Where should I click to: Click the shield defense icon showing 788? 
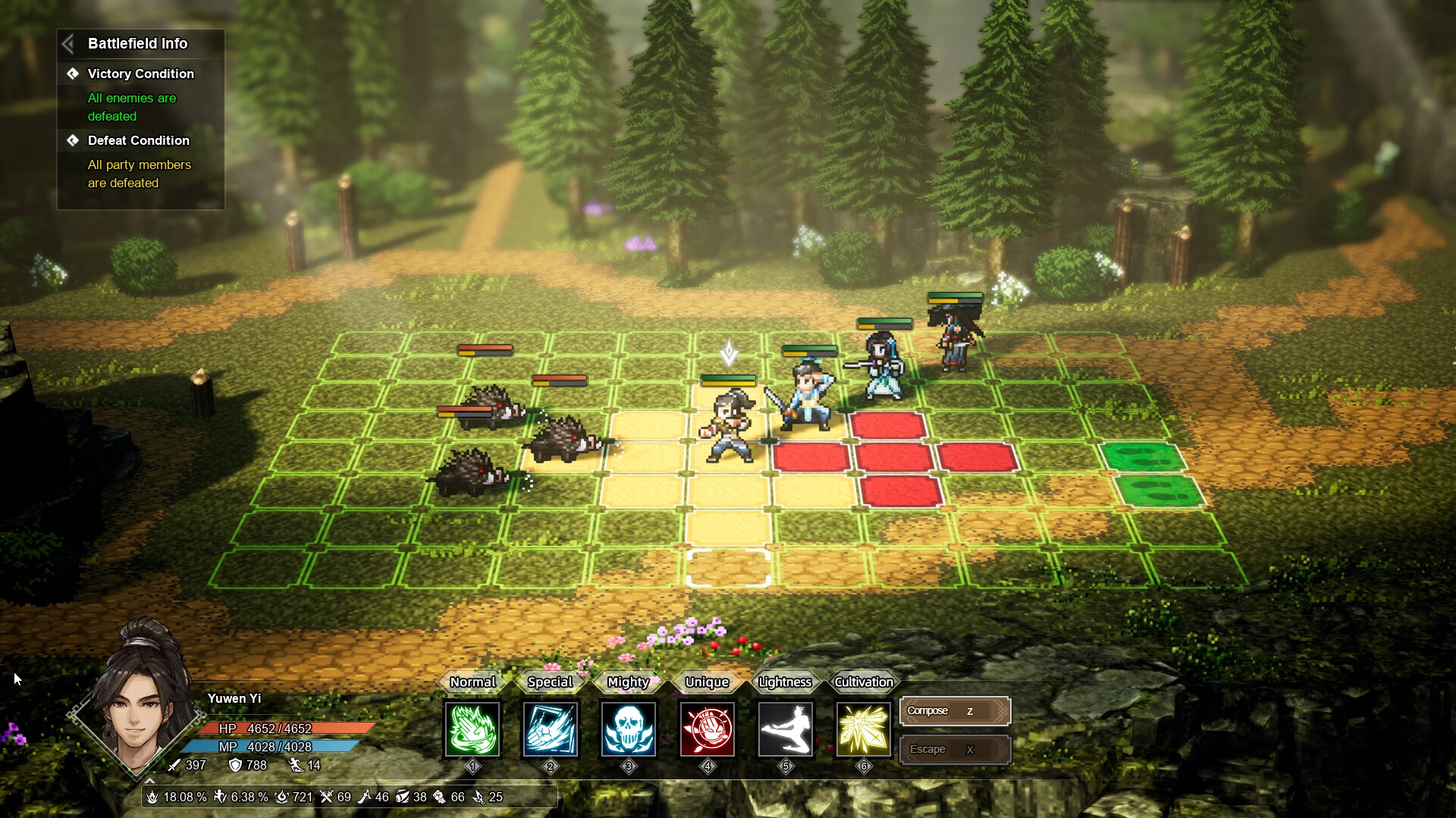tap(235, 766)
